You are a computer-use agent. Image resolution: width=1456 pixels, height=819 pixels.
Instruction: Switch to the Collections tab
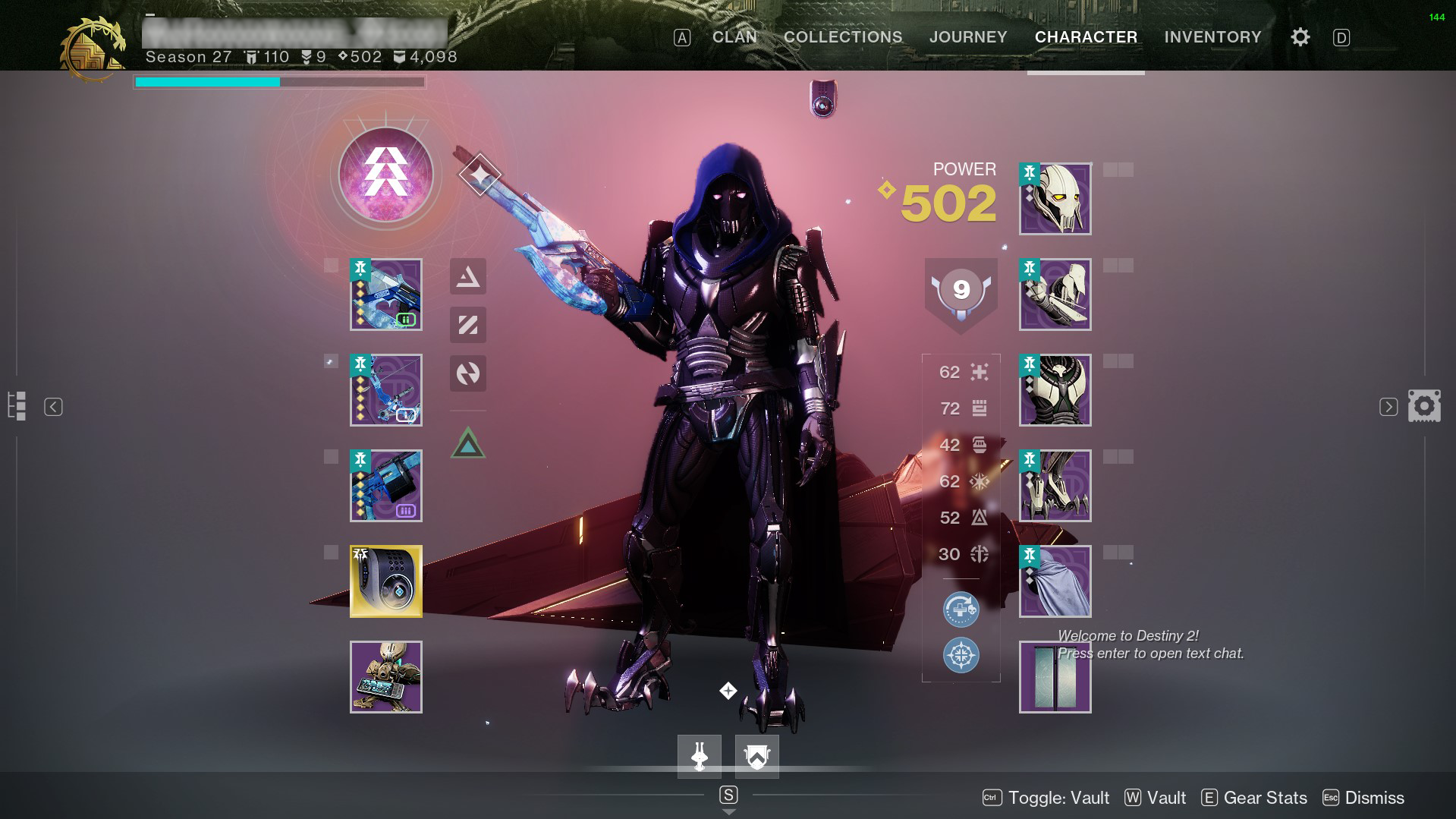[843, 37]
